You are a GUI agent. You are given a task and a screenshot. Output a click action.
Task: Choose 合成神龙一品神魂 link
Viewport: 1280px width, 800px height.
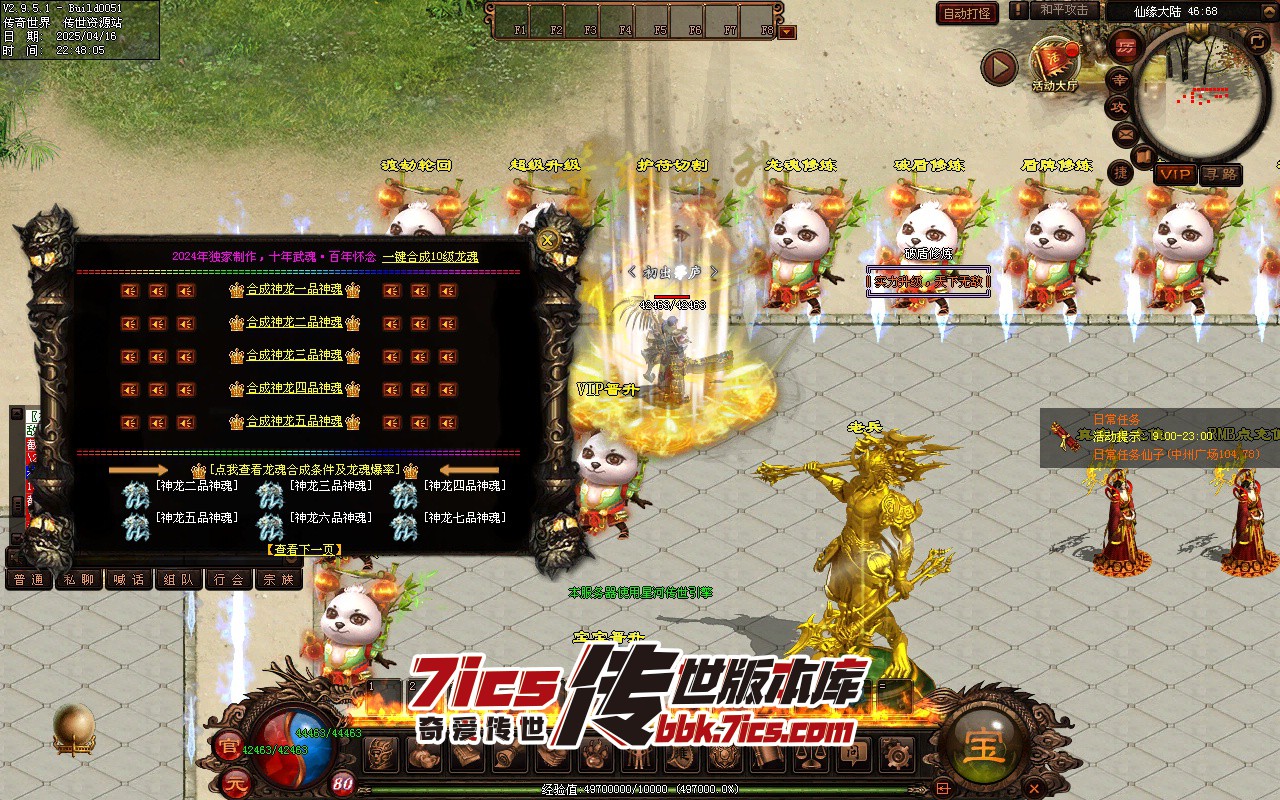coord(294,290)
